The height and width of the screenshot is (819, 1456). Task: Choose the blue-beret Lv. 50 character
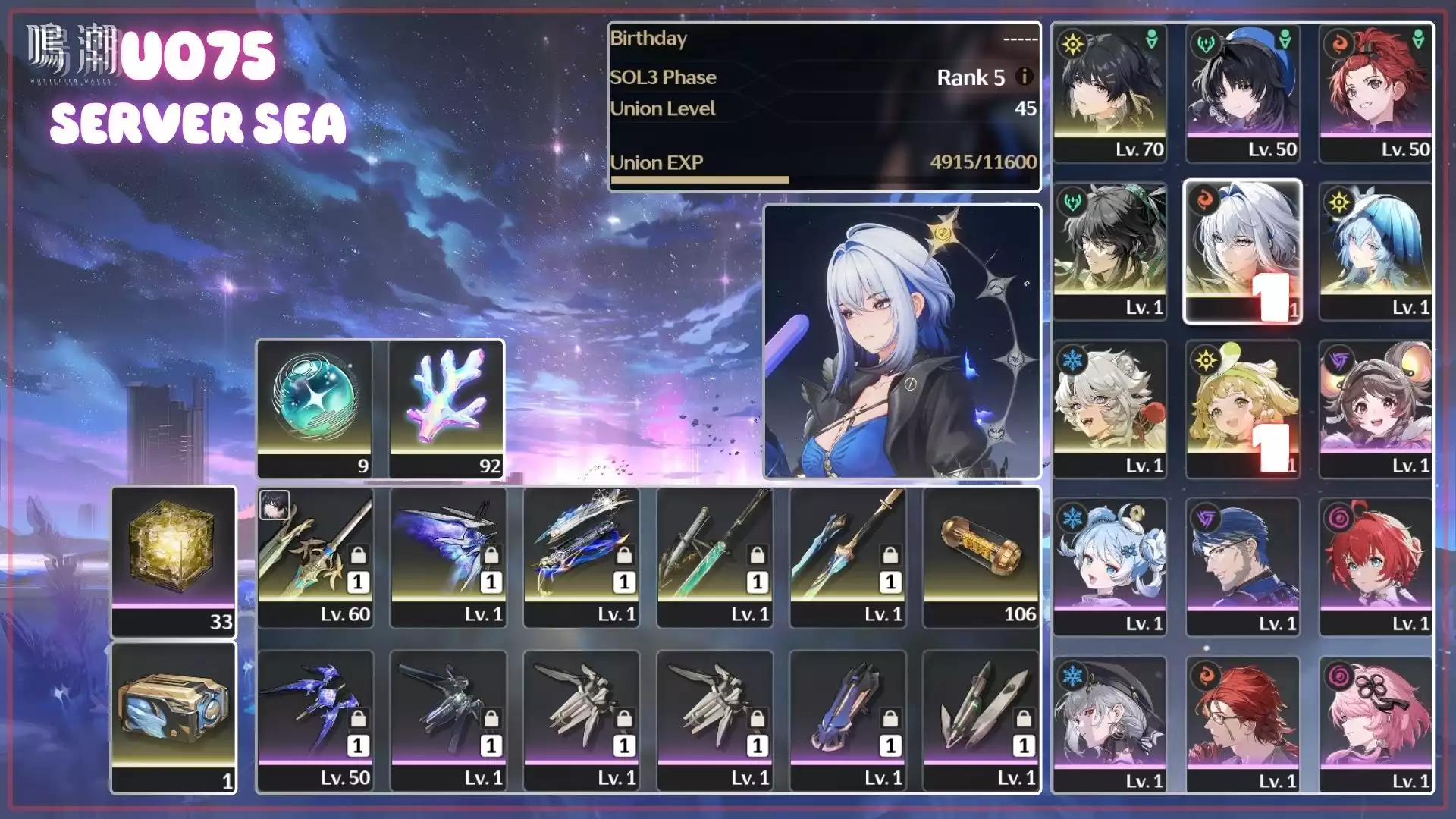1243,93
